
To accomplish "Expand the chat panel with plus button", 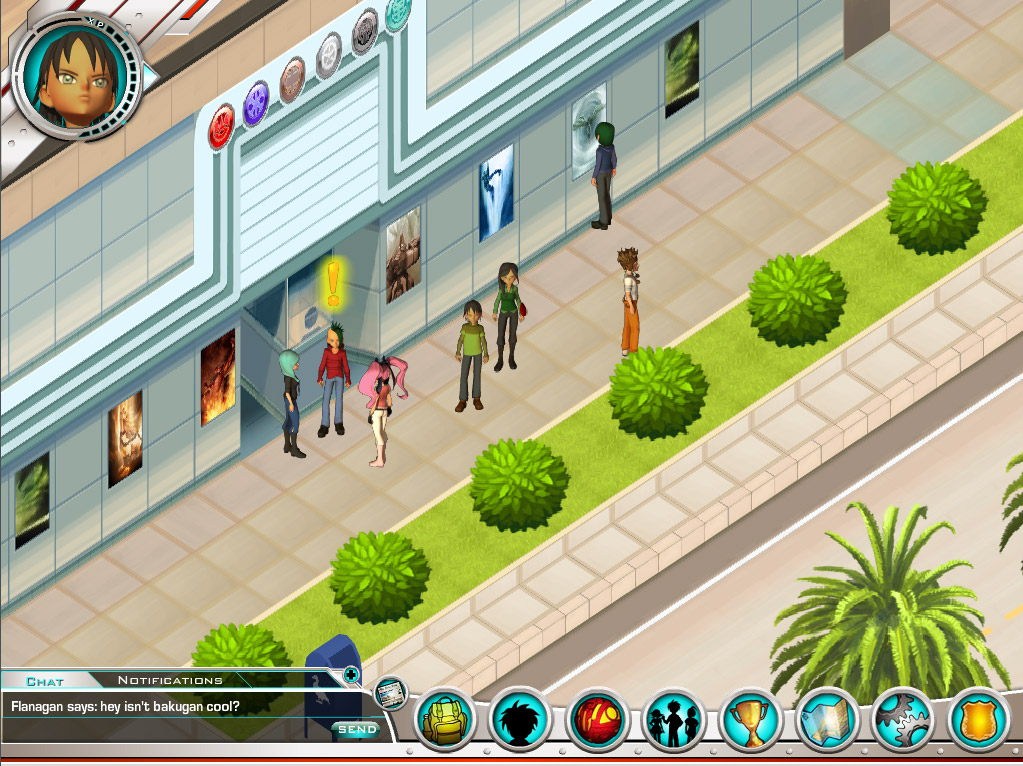I will tap(351, 675).
